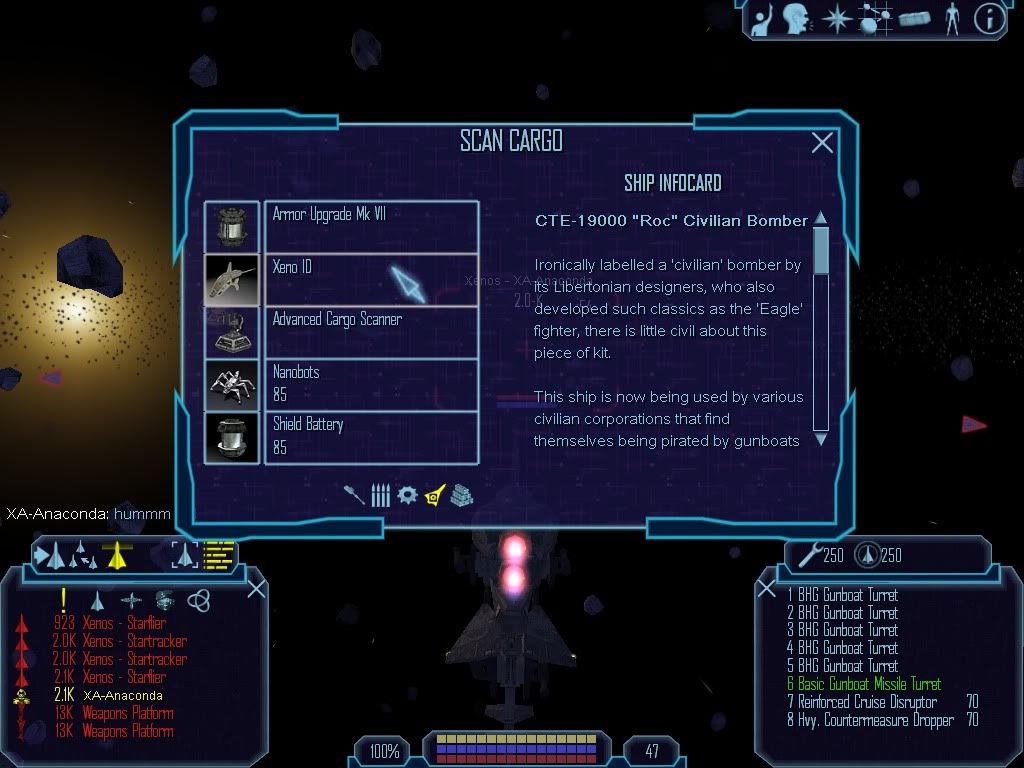The image size is (1024, 768).
Task: Open the information icon in the top bar
Action: pos(989,19)
